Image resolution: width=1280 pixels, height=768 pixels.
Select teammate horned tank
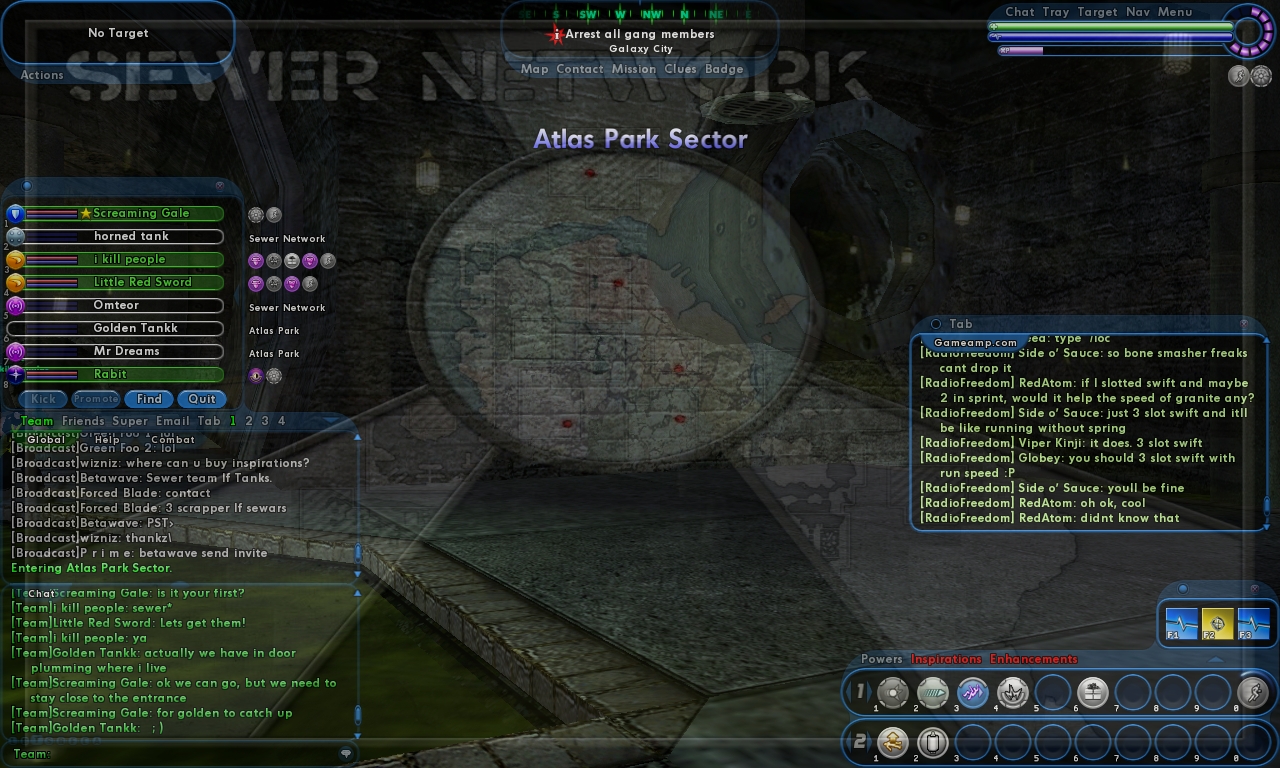coord(131,236)
